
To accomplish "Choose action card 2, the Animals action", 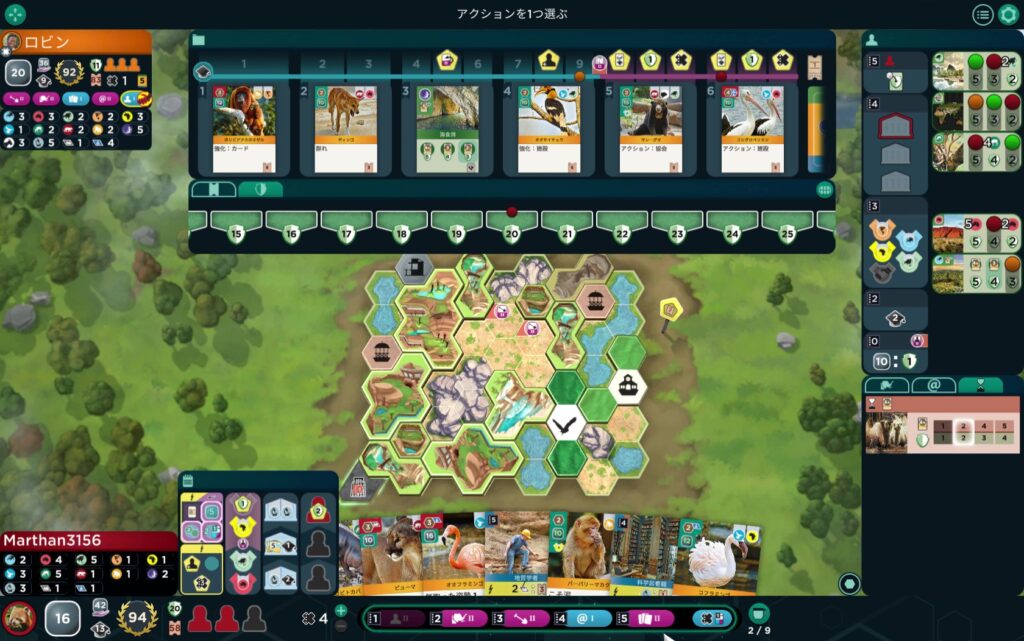I will (459, 619).
